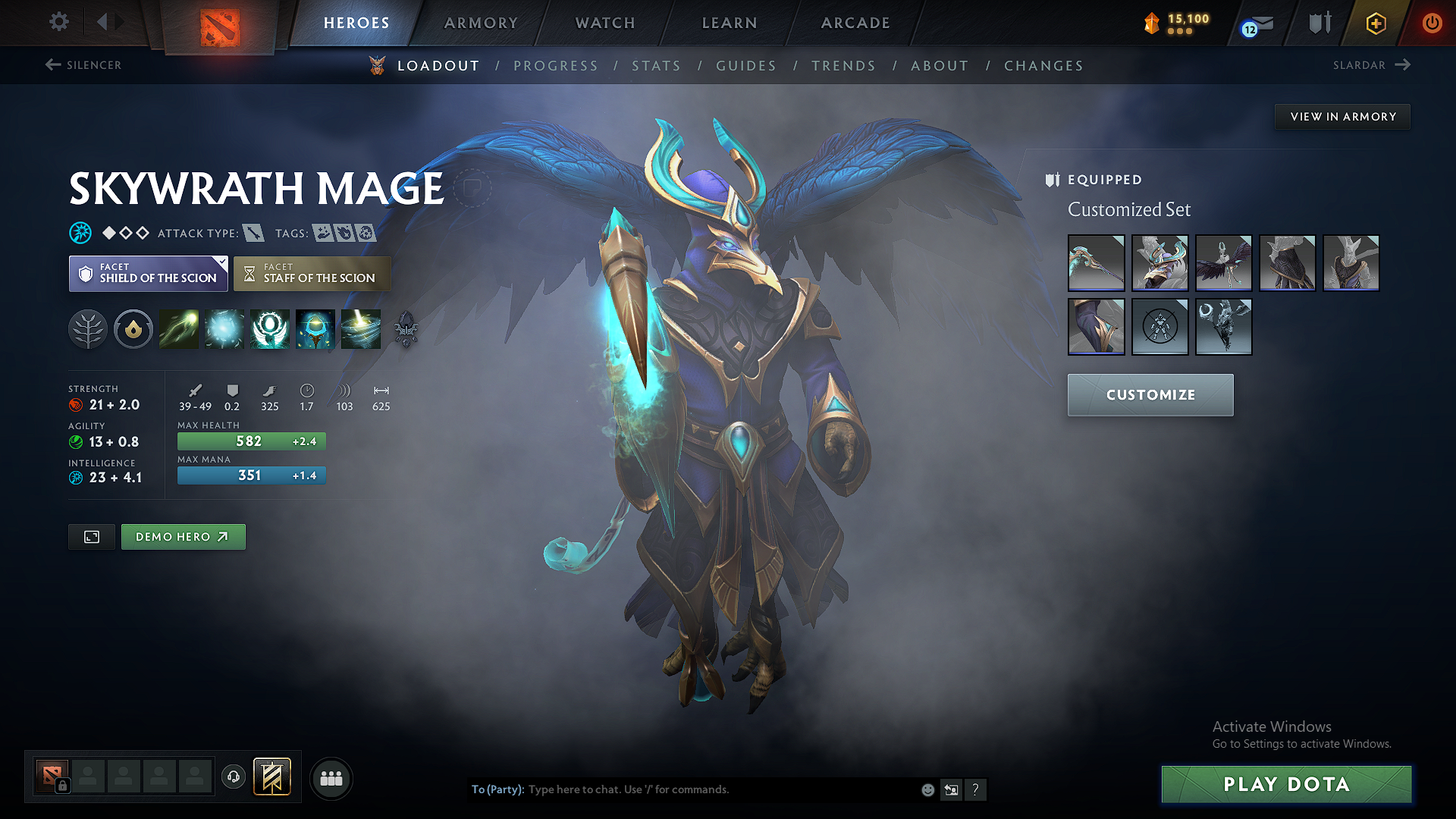Open the Concussive Shot ability icon
1456x819 pixels.
coord(224,328)
